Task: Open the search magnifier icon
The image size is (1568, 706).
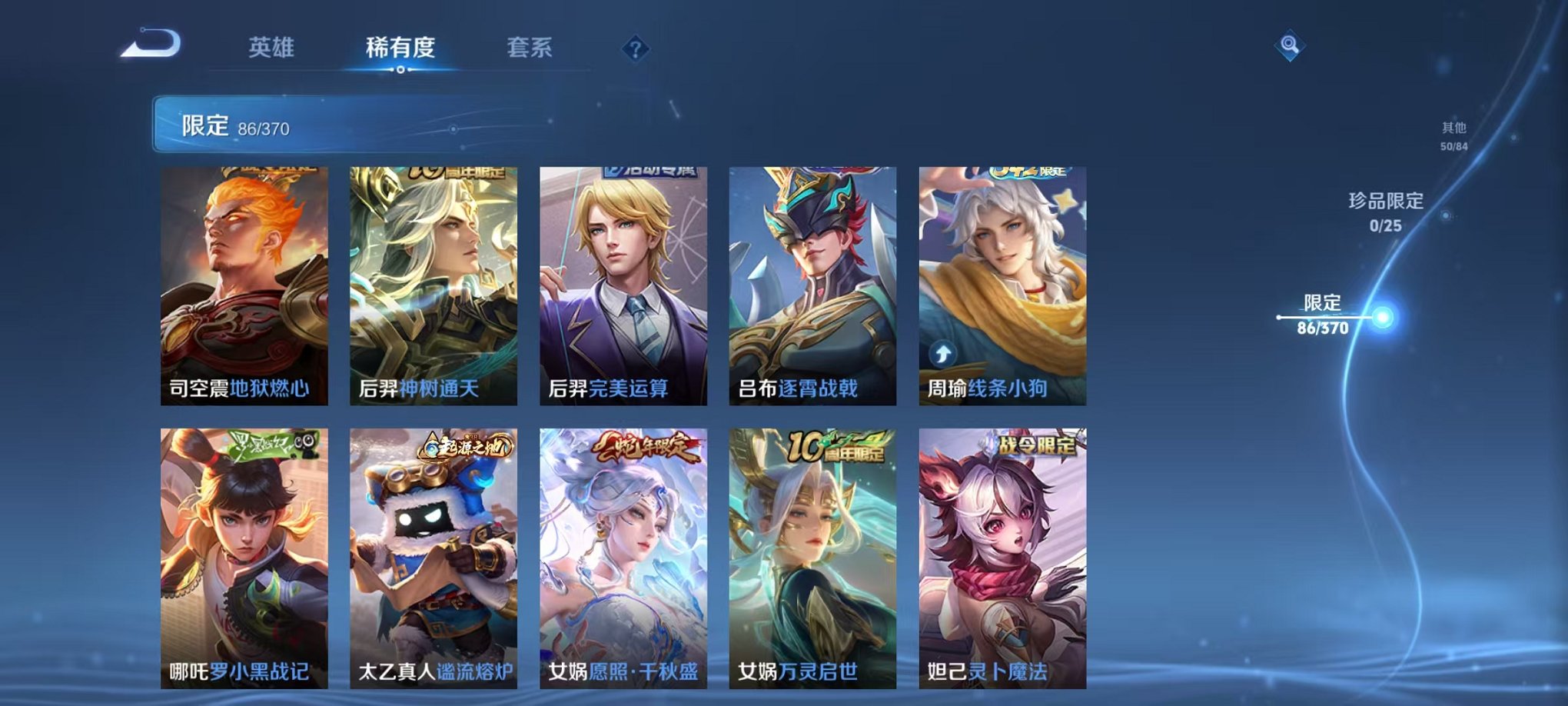Action: tap(1291, 44)
